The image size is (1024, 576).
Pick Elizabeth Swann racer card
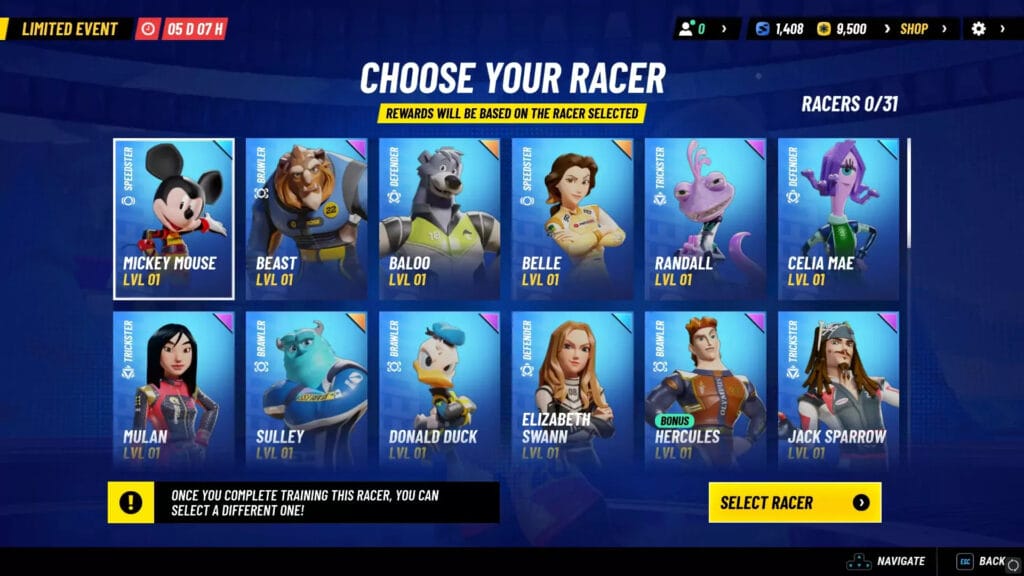click(x=572, y=389)
